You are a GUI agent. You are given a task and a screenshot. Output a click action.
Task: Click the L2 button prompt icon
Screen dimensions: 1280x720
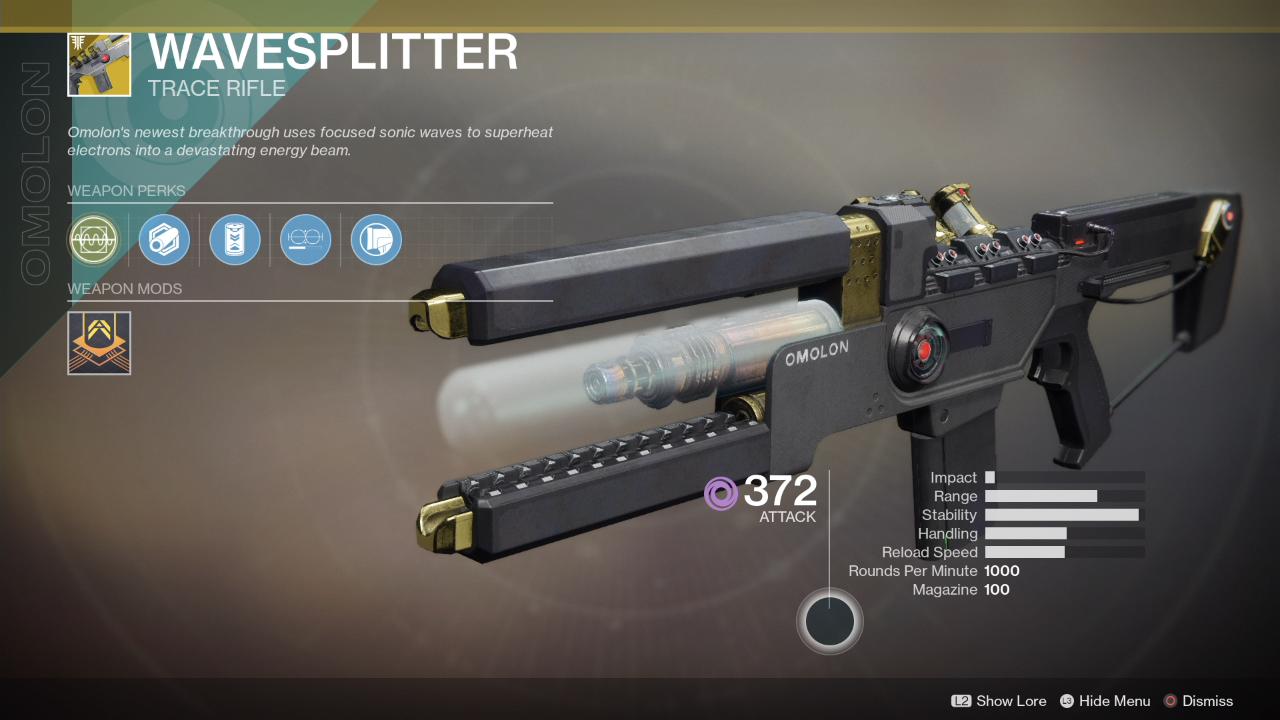point(962,701)
